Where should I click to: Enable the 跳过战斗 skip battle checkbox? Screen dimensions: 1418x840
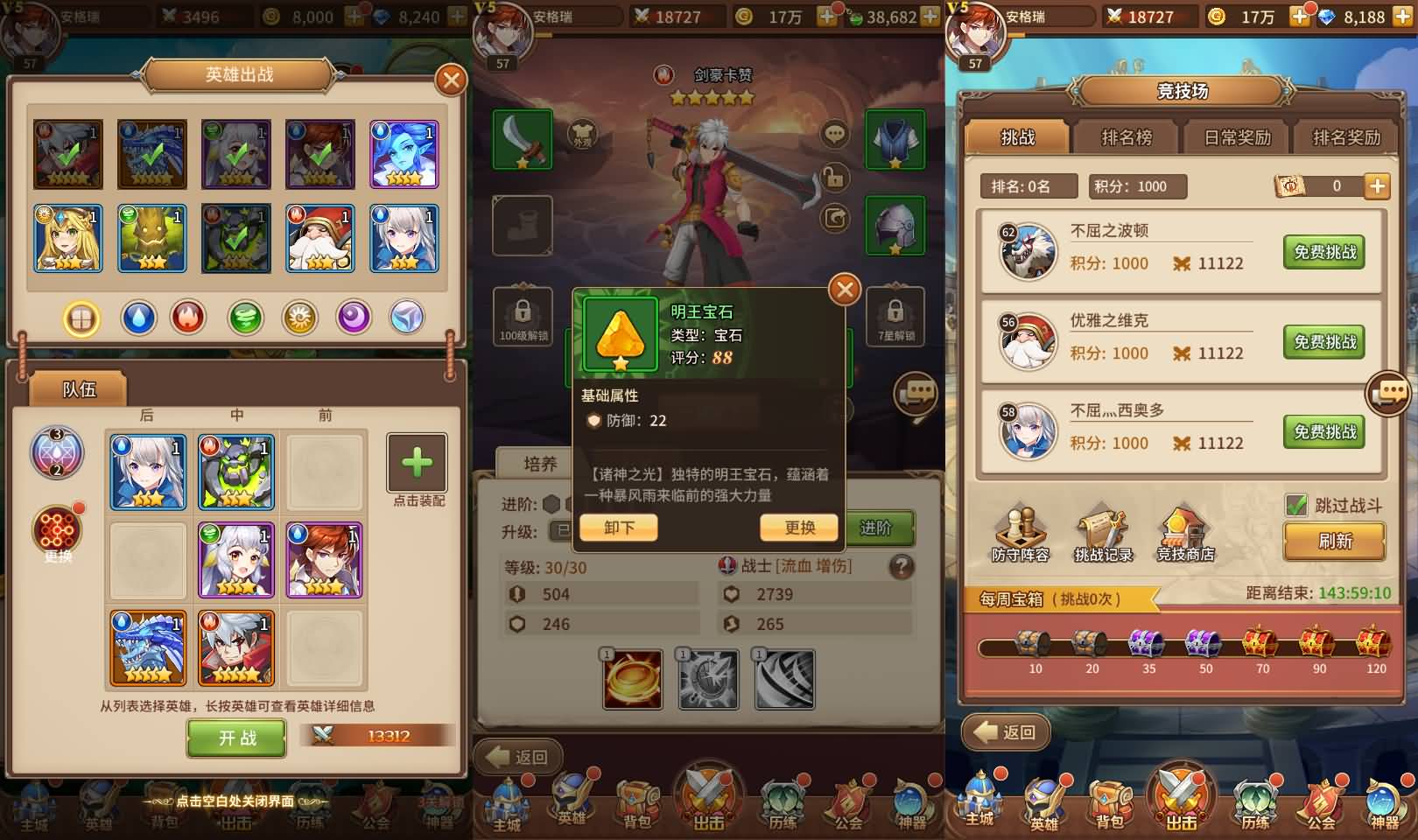click(x=1295, y=502)
